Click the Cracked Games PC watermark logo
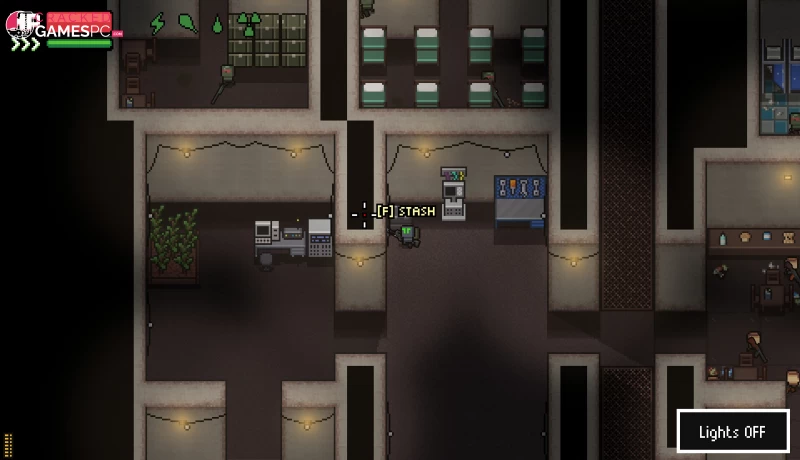Screen dimensions: 800x460 (x=62, y=28)
